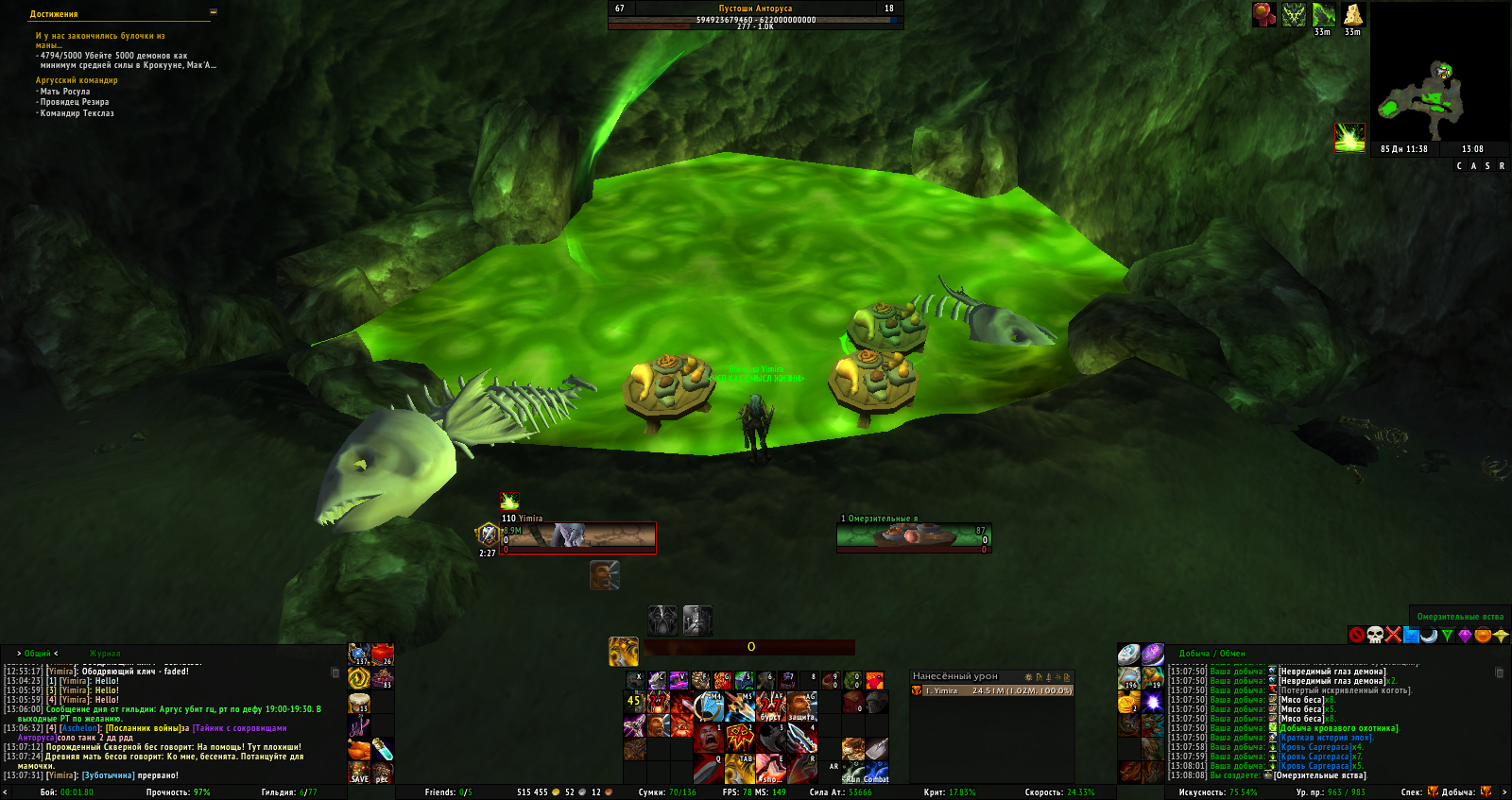
Task: Click the Yimira row in the damage meter
Action: coord(992,690)
